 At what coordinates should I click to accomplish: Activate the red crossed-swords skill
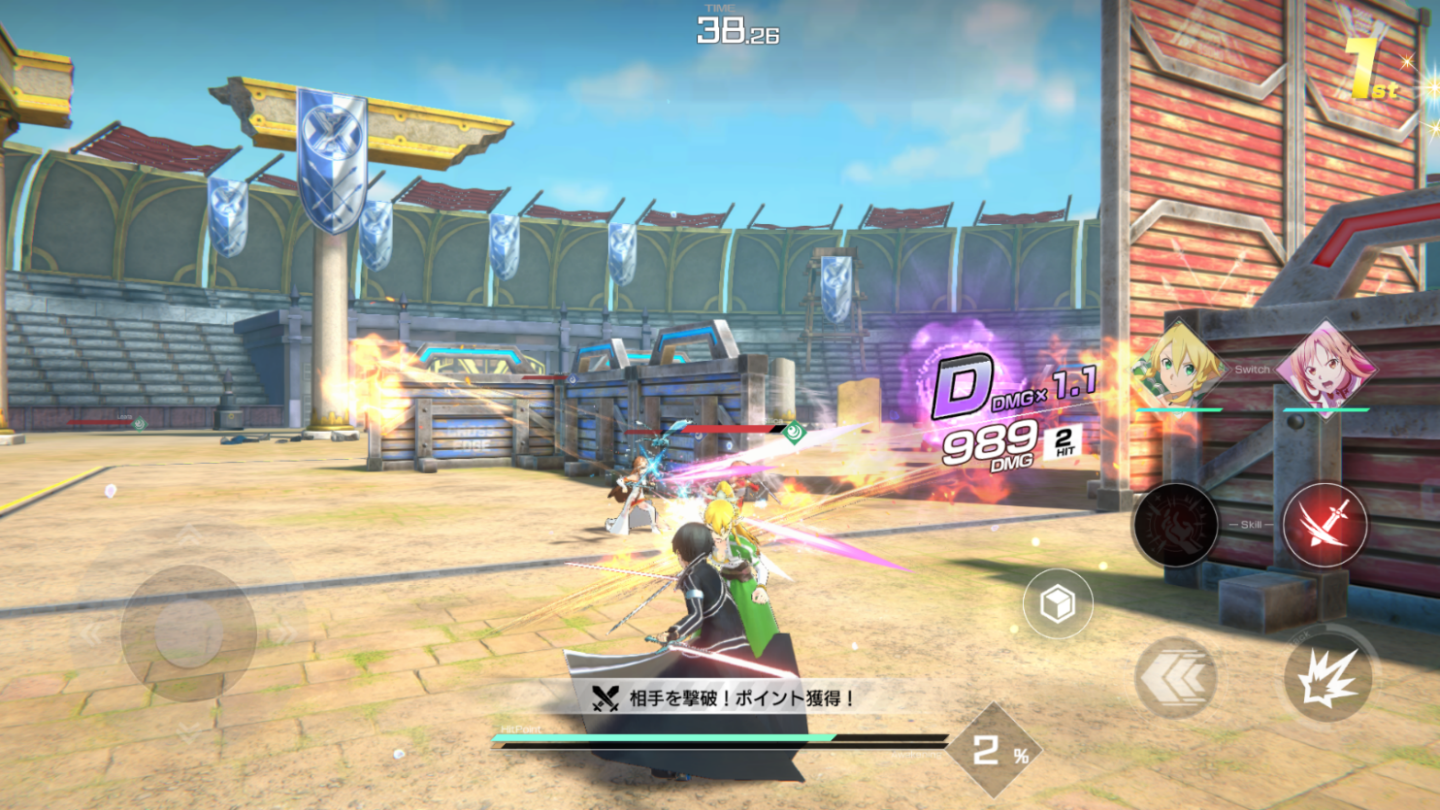coord(1324,524)
